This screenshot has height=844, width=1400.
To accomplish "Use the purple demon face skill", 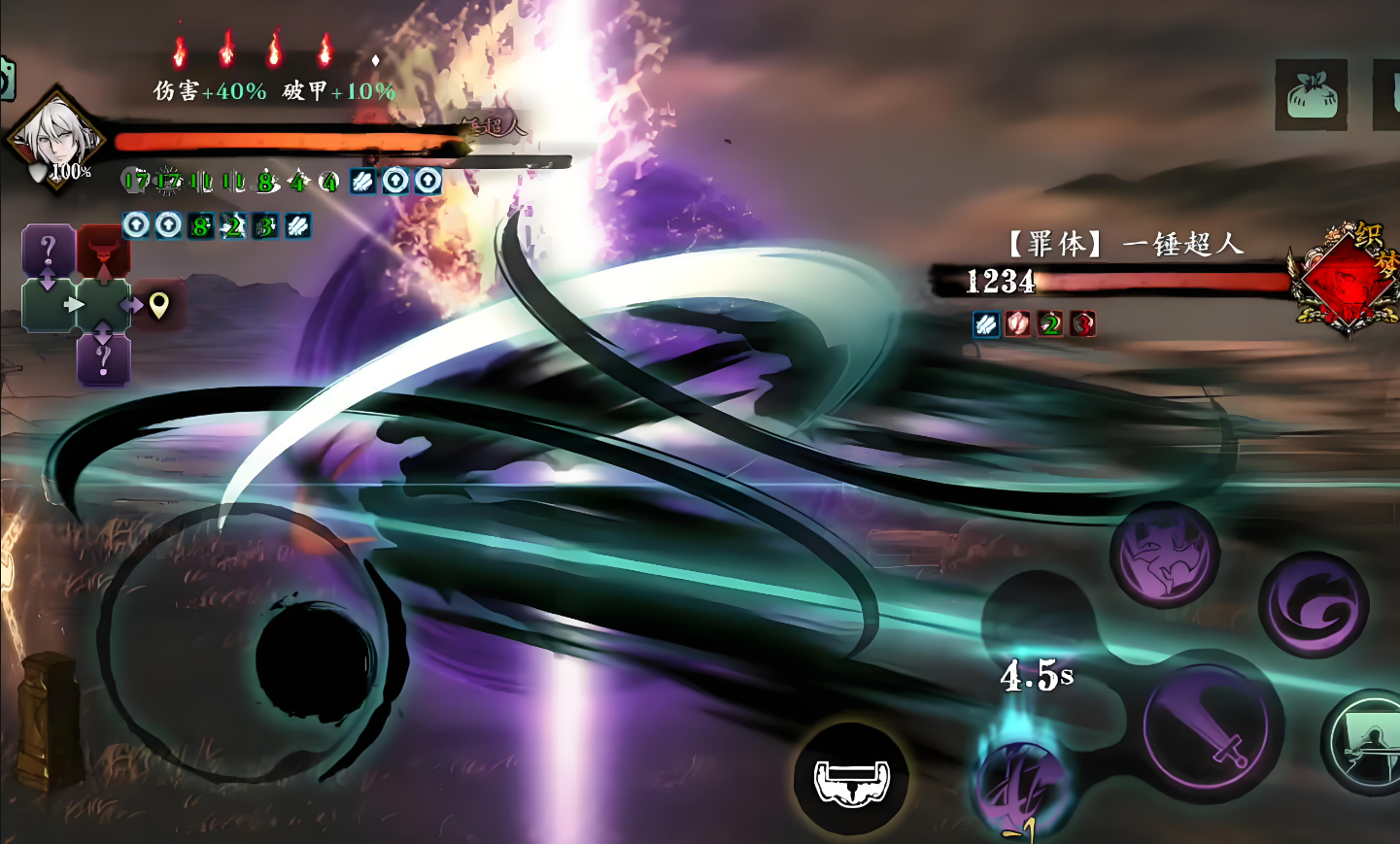I will [1165, 557].
